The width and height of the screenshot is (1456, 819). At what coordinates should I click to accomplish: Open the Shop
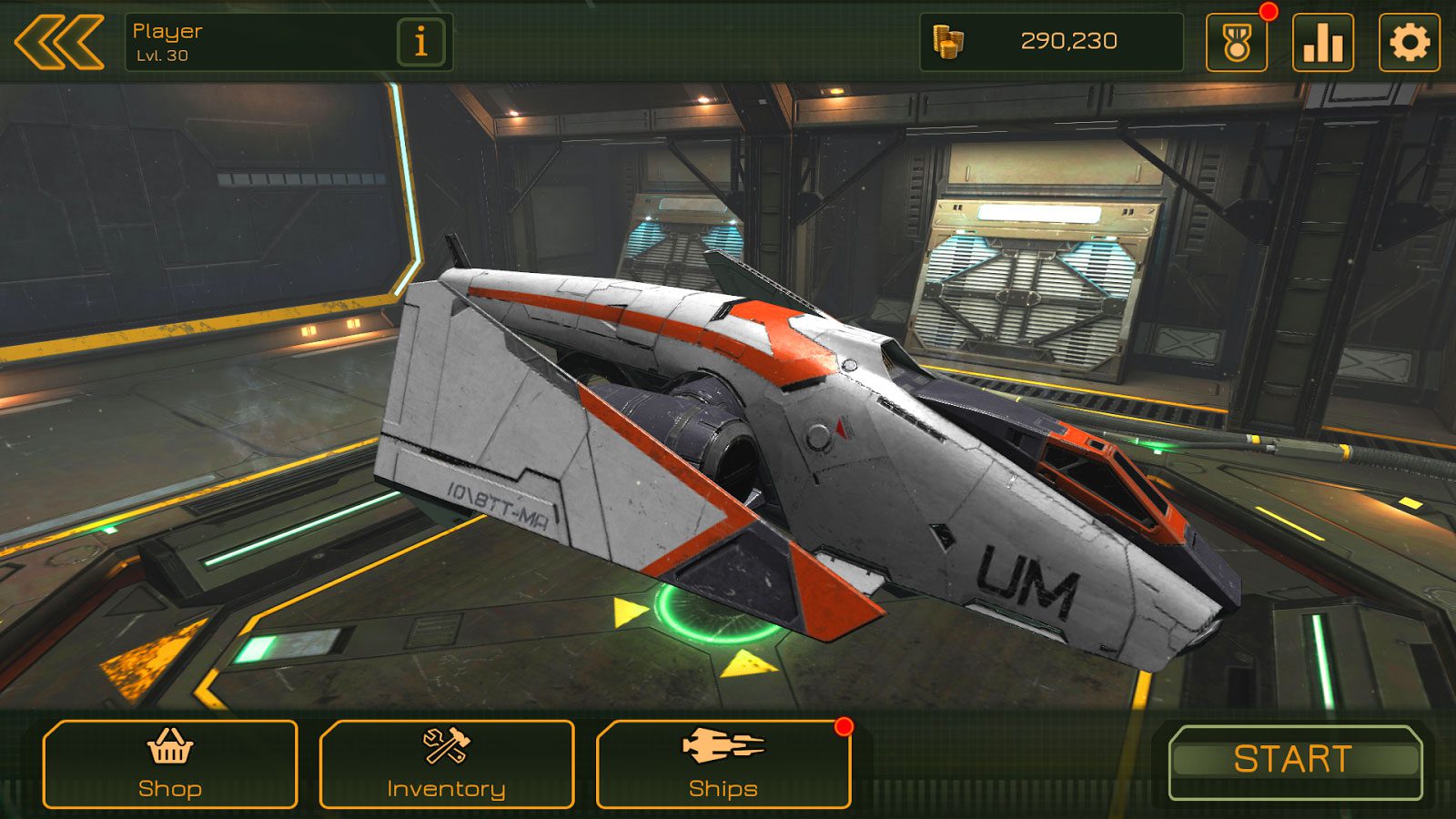click(170, 764)
